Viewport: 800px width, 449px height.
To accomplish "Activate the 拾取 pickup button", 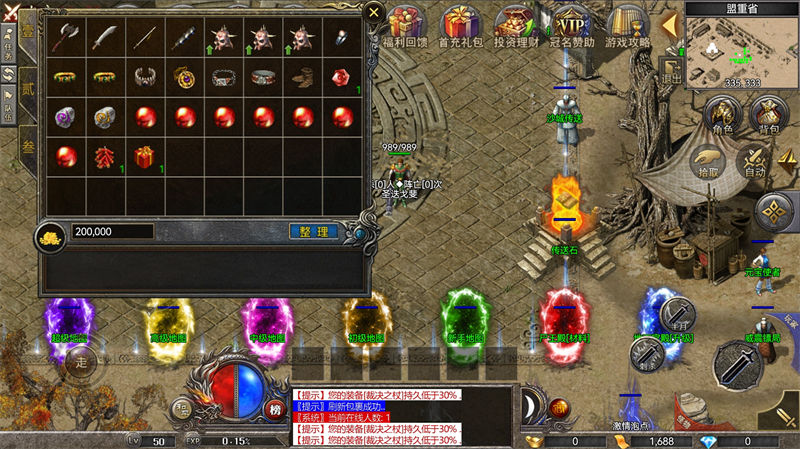I will tap(708, 161).
